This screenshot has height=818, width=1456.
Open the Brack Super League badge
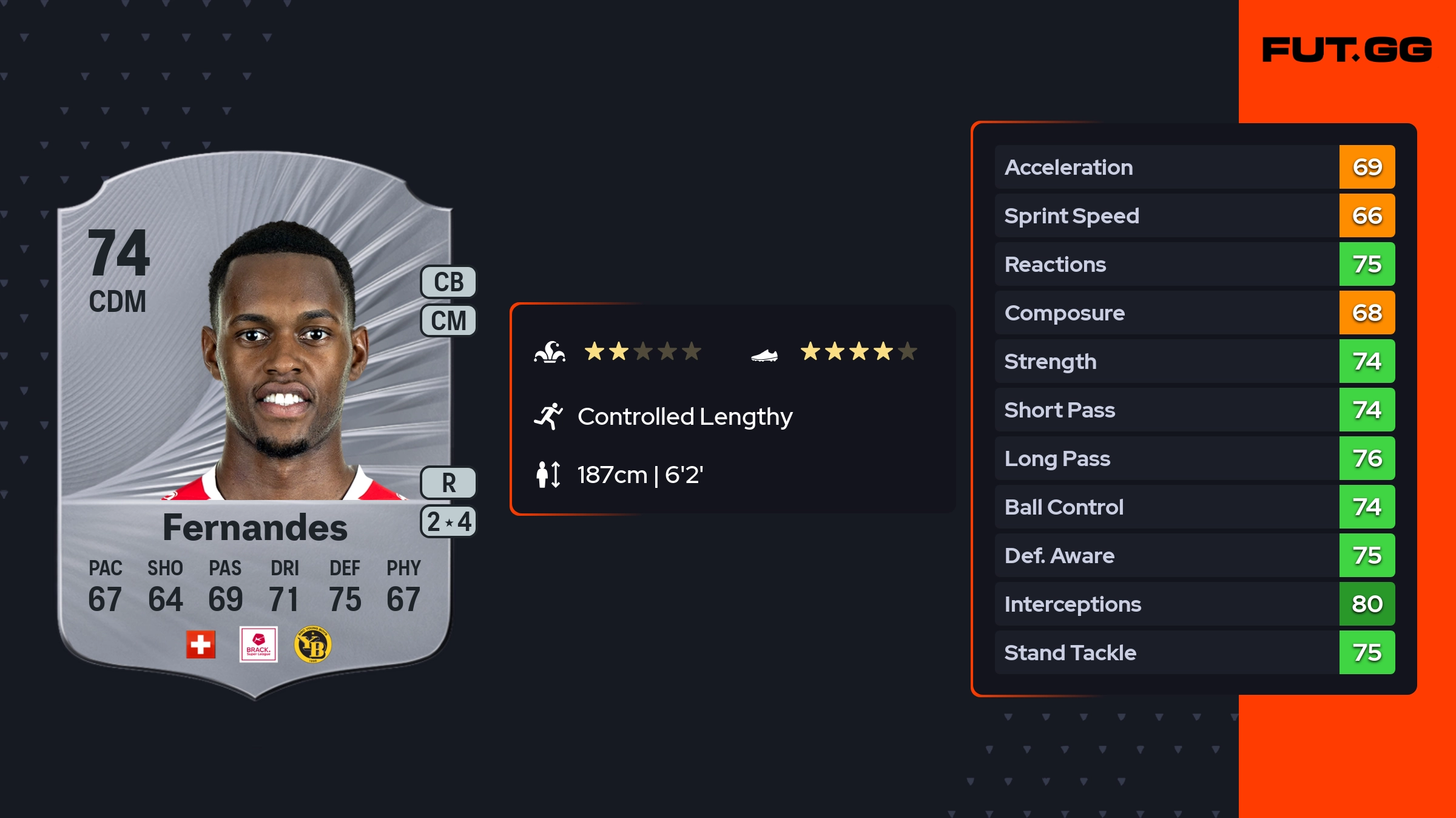point(258,644)
